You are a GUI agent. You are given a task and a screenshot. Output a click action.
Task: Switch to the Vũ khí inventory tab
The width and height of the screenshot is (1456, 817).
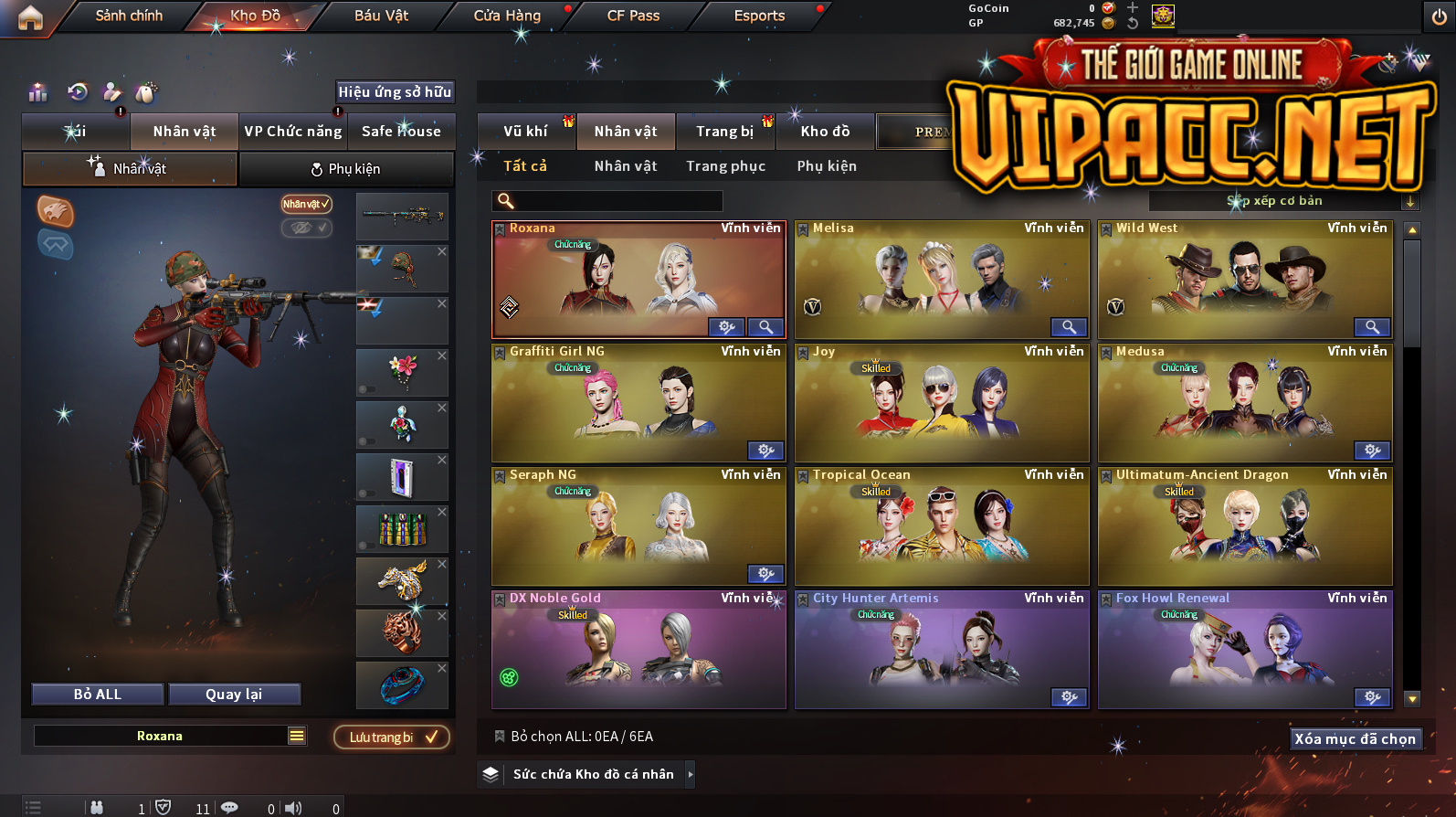(526, 132)
